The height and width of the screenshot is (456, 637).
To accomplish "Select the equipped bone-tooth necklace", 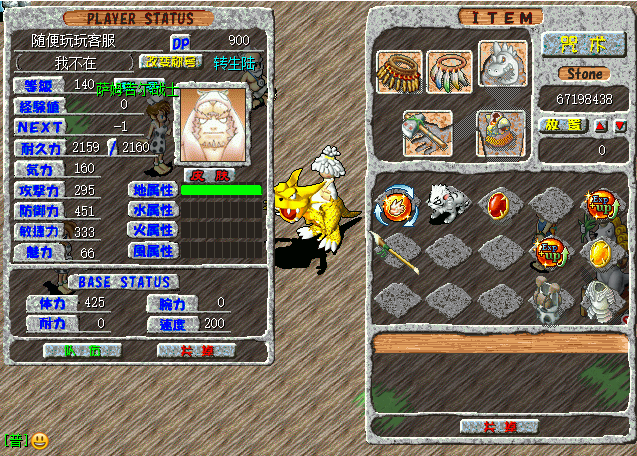I will (x=399, y=70).
